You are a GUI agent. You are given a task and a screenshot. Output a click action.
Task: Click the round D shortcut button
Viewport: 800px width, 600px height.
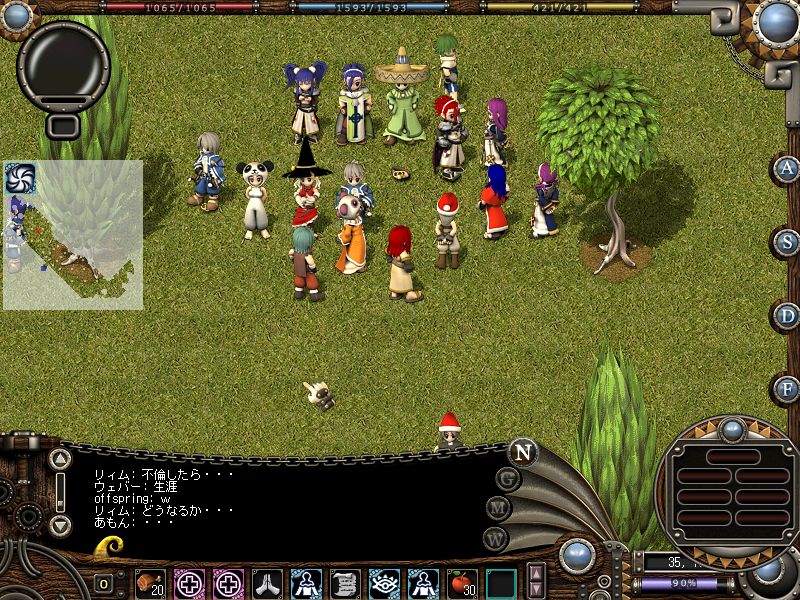click(787, 315)
